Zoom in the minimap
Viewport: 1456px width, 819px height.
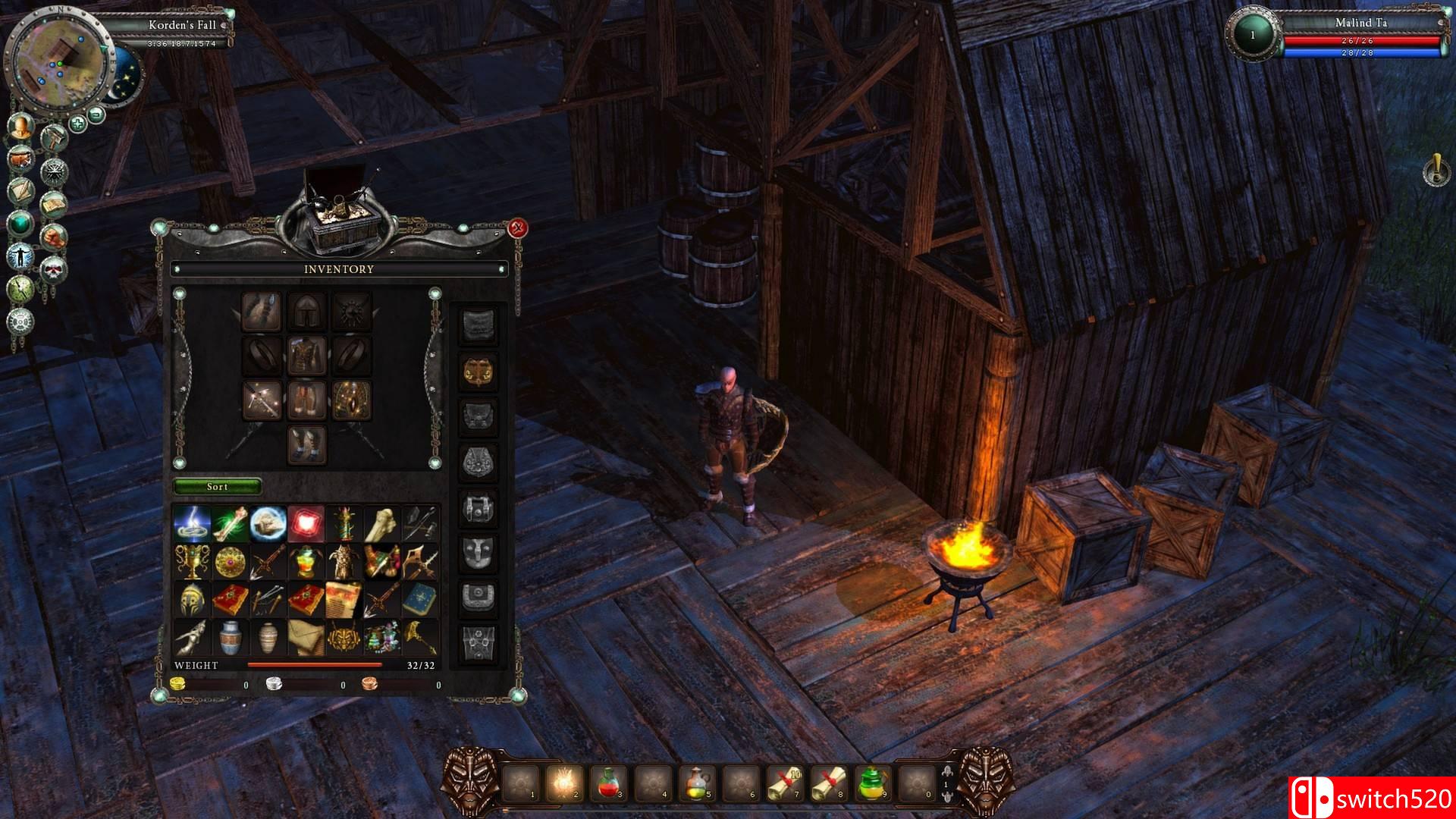click(x=77, y=123)
